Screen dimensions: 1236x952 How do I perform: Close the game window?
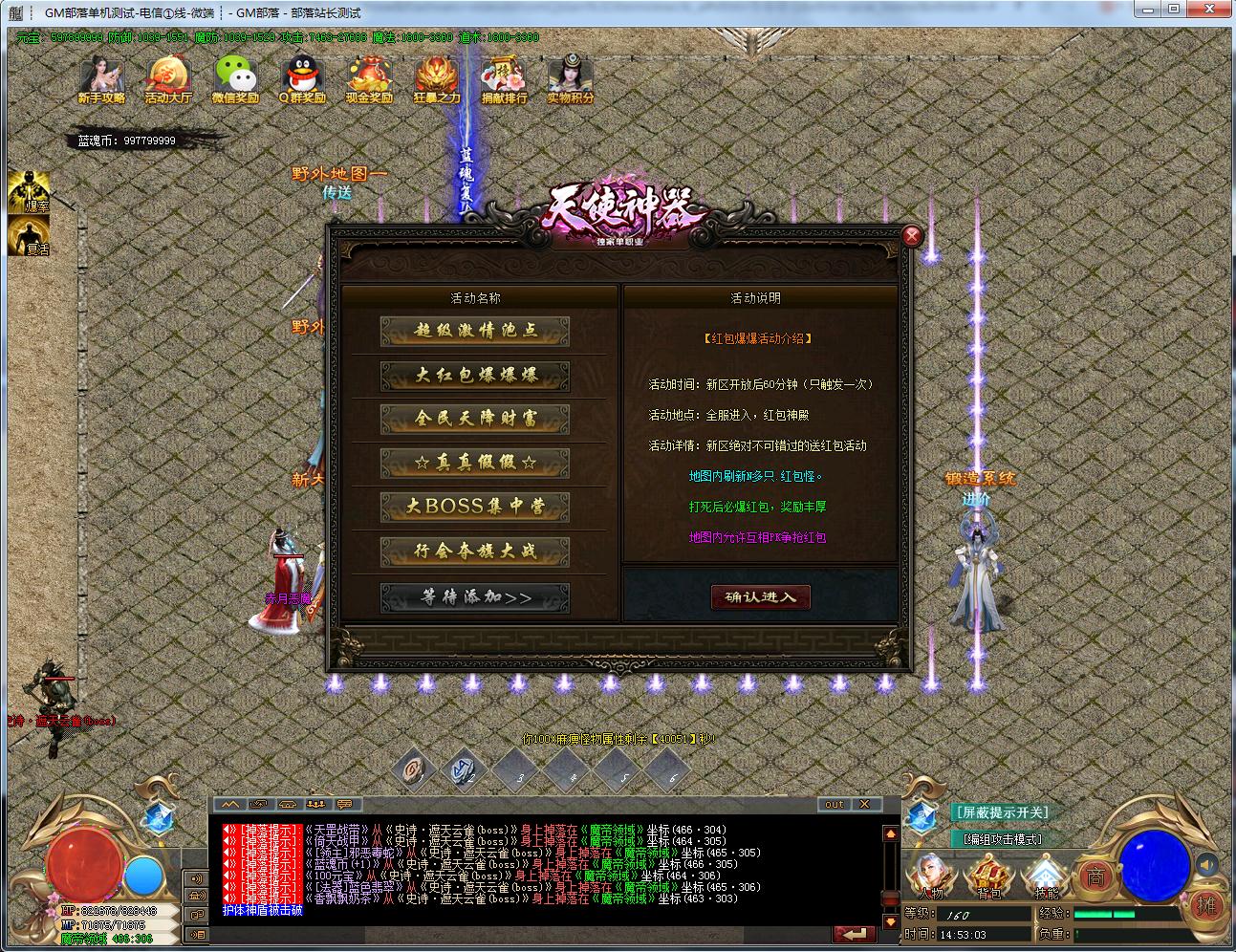click(1212, 10)
